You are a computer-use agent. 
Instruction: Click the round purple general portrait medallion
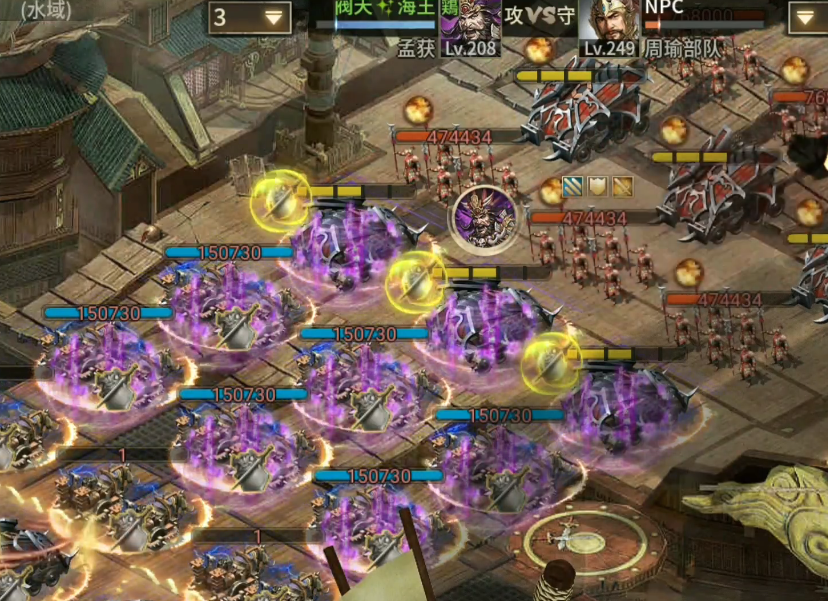[484, 217]
